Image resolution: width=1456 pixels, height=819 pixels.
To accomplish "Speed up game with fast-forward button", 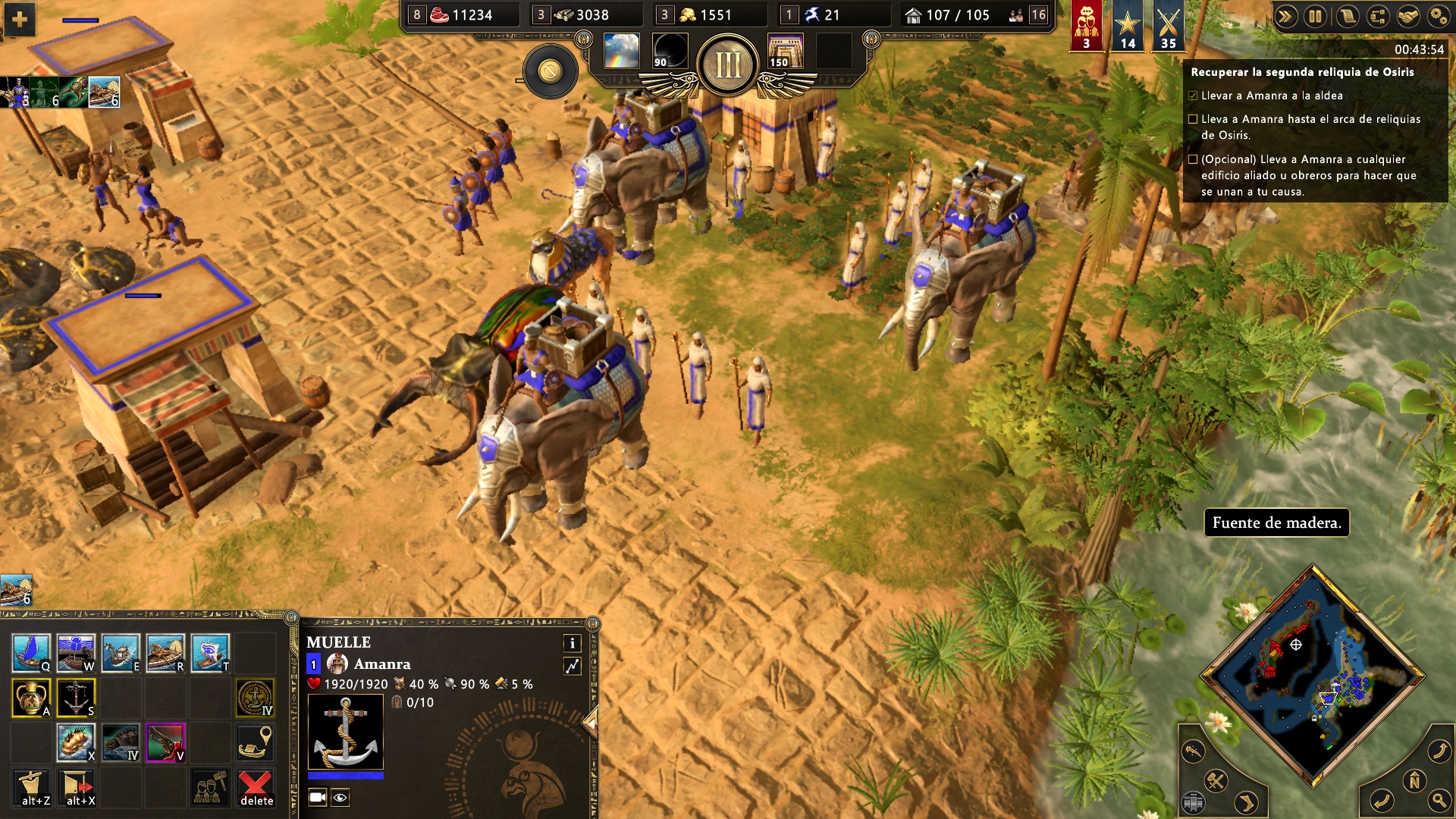I will pos(1285,16).
